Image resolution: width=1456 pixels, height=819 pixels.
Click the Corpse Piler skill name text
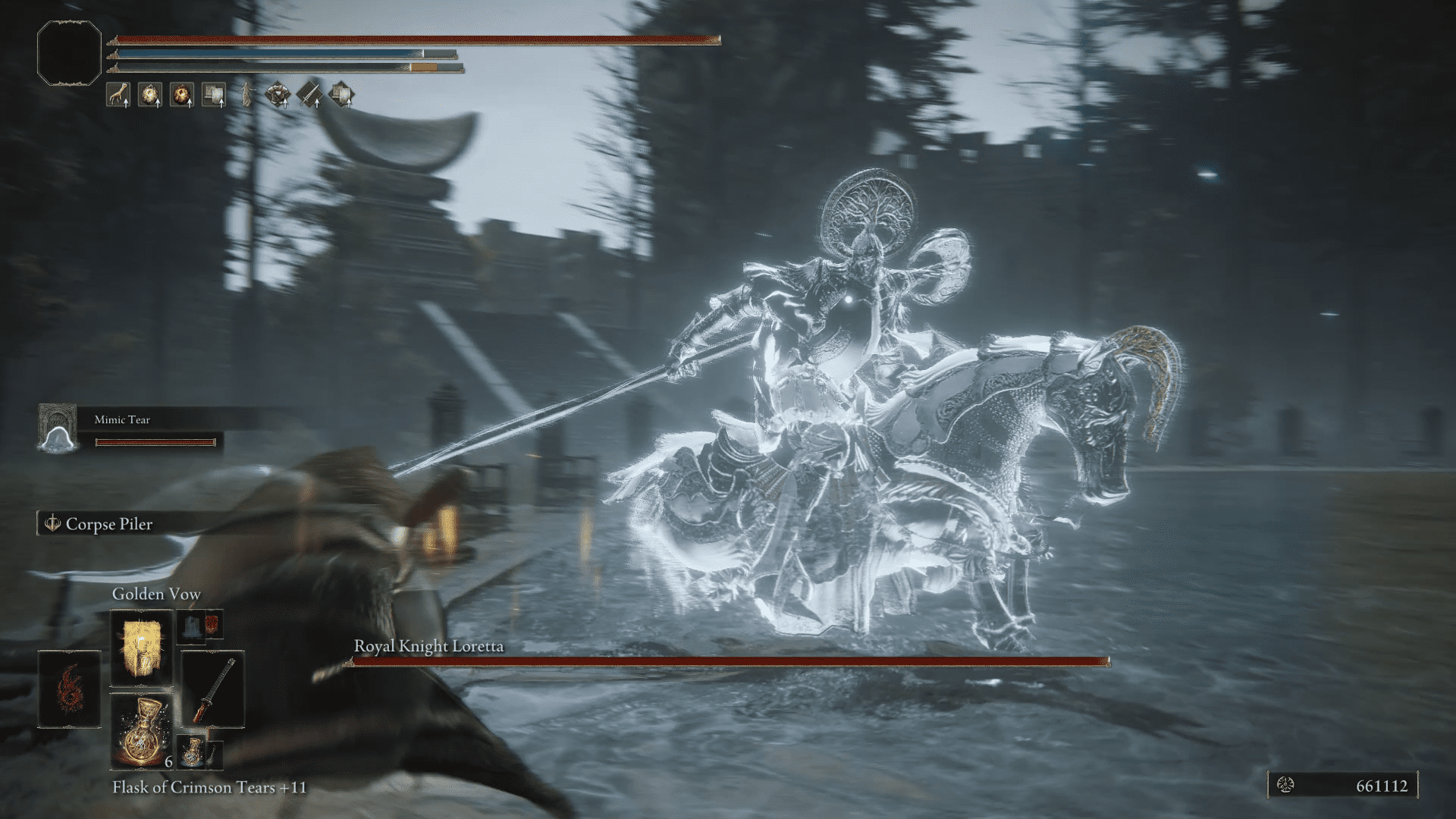pos(111,524)
